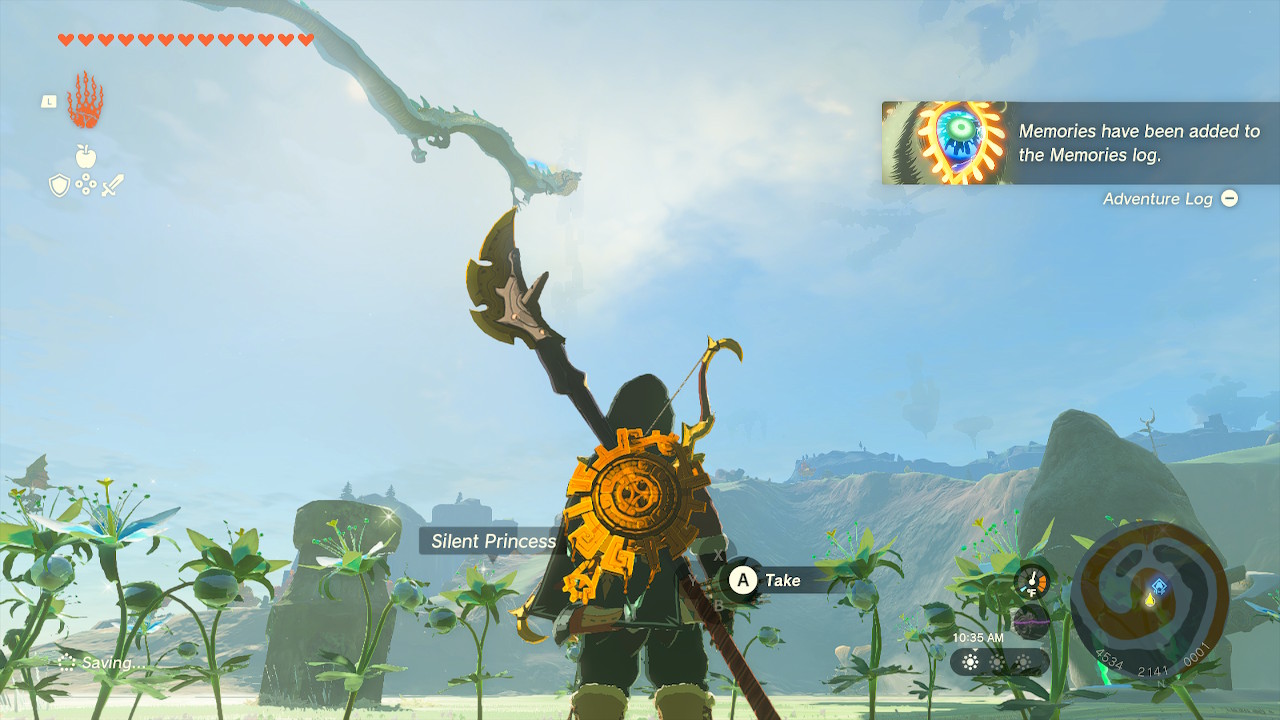
Task: Click the d-pad abilities icon
Action: tap(86, 183)
